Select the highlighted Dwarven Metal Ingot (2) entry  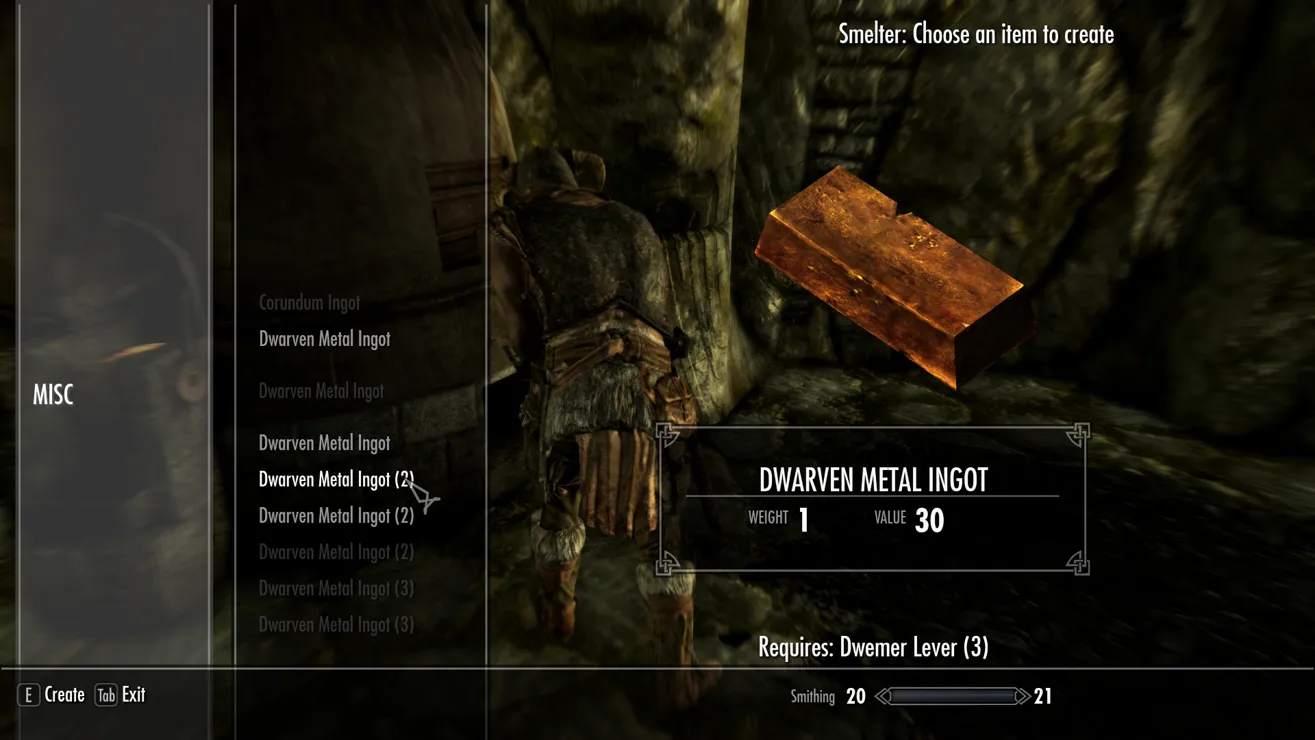(335, 480)
